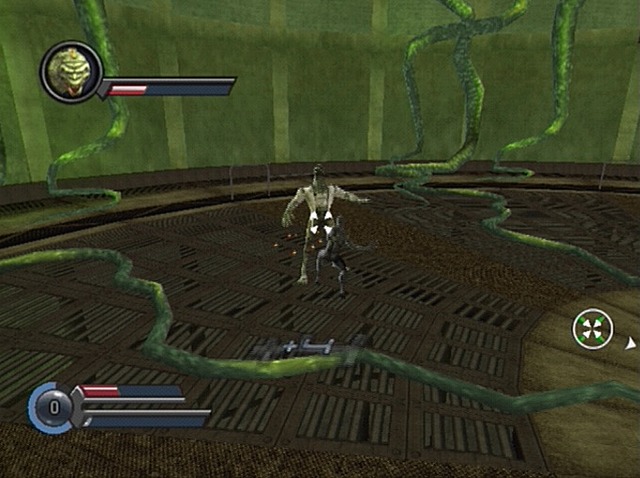This screenshot has width=640, height=478.
Task: Select the blue circular counter badge showing 0
Action: click(52, 408)
